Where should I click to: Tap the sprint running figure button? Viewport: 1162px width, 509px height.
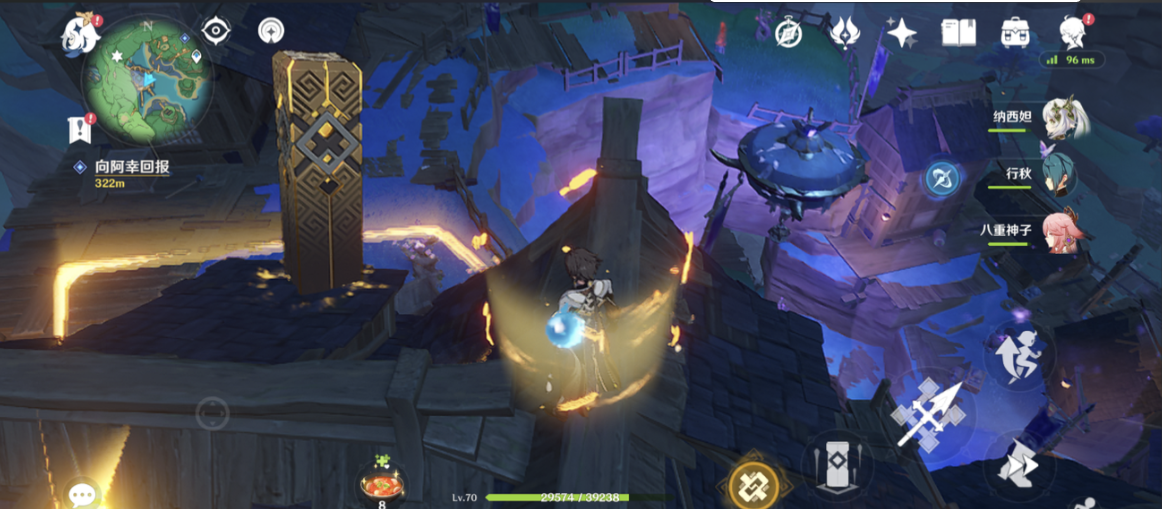point(1017,355)
